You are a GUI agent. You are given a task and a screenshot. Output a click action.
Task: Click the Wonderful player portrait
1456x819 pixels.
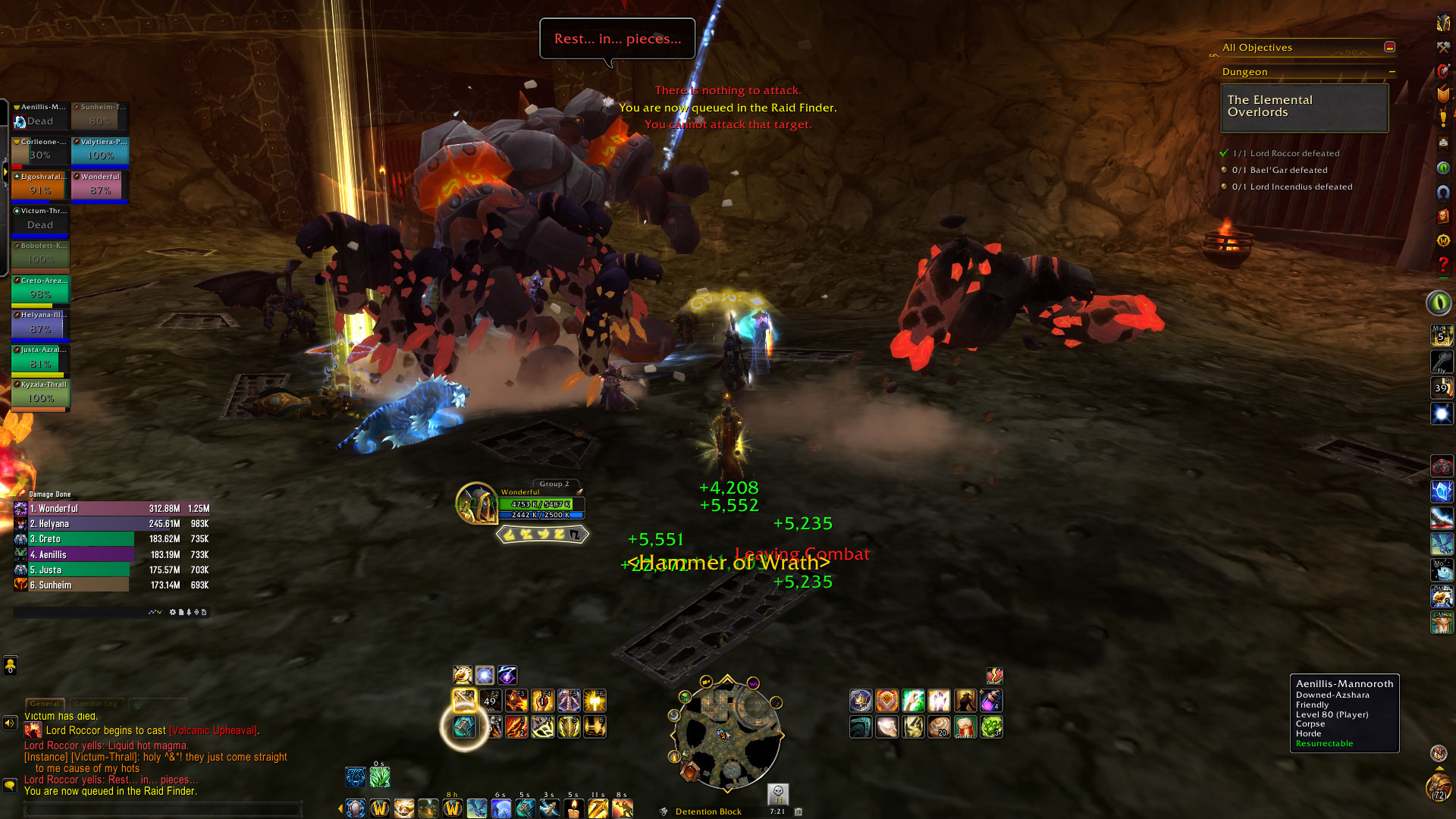click(475, 503)
